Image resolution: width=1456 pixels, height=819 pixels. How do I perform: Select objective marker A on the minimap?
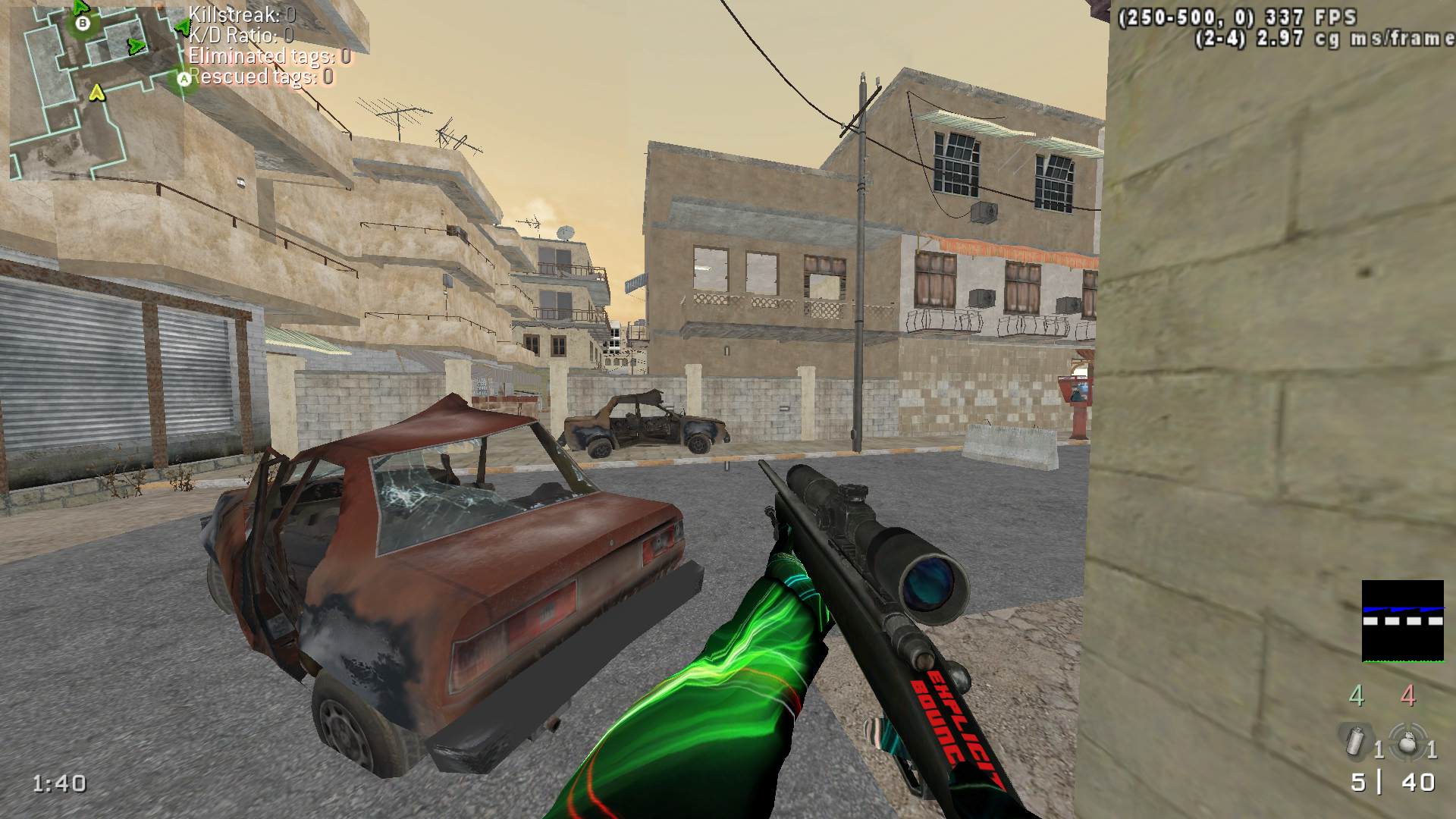coord(184,78)
